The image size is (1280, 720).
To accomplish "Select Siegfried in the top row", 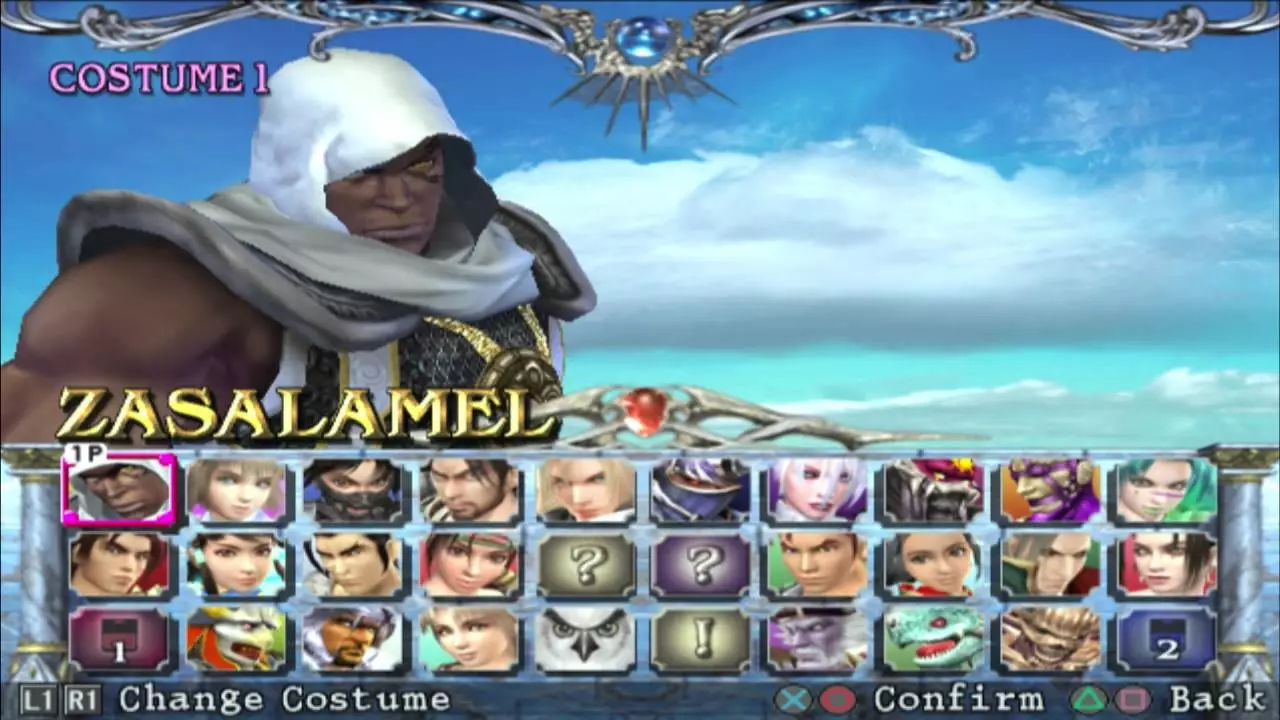I will [584, 488].
